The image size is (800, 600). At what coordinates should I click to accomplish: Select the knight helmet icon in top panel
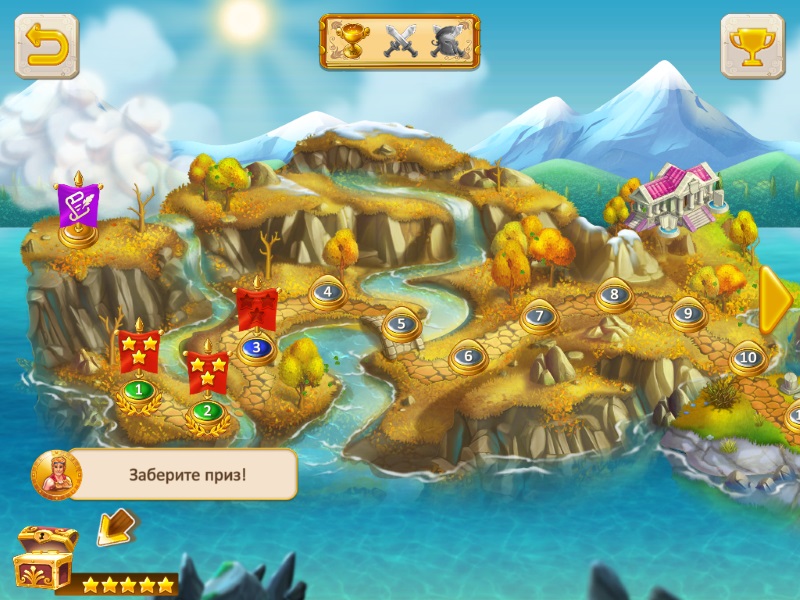(447, 41)
